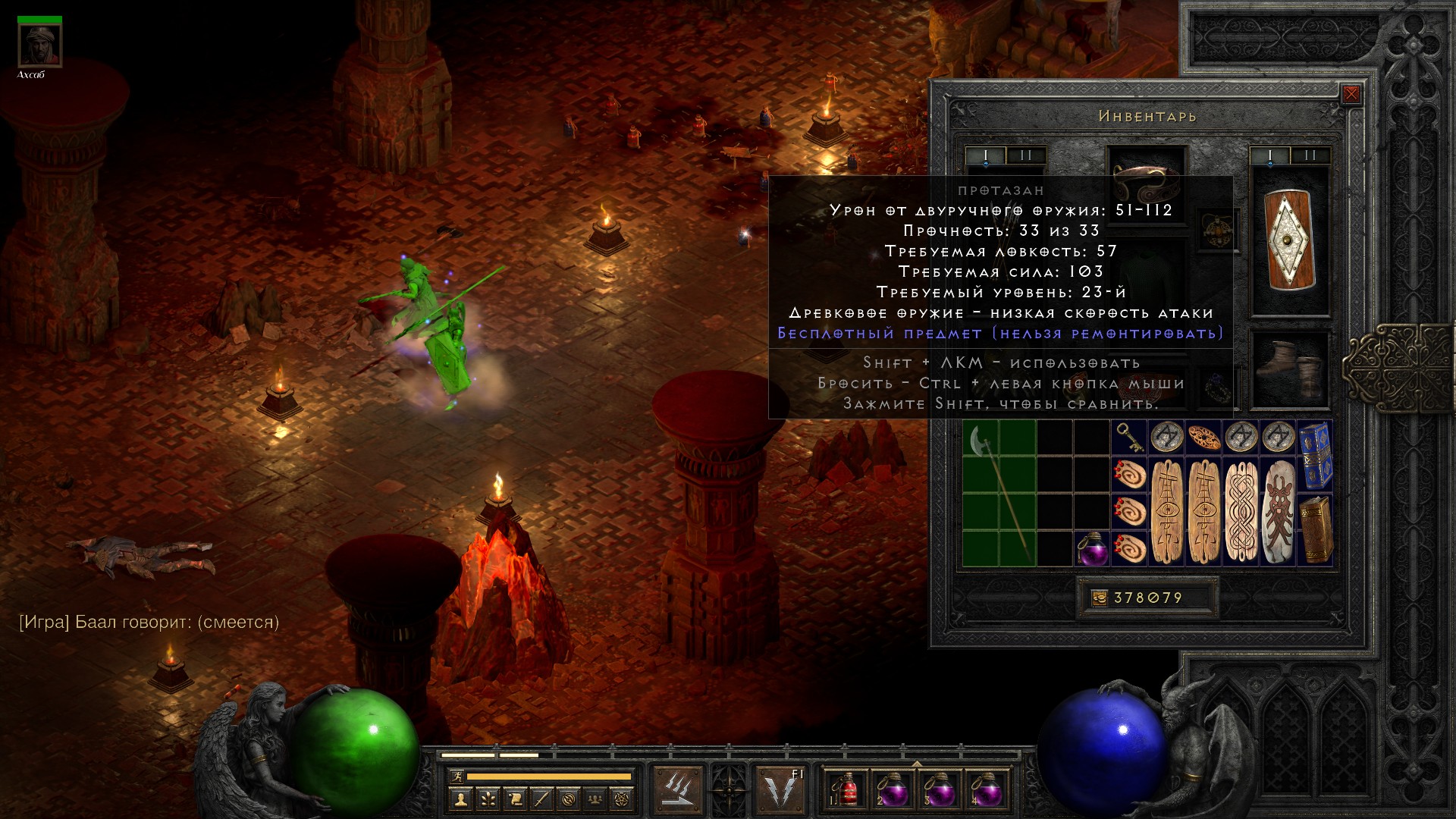Select the equipped boots slot
Image resolution: width=1456 pixels, height=819 pixels.
(x=1289, y=370)
